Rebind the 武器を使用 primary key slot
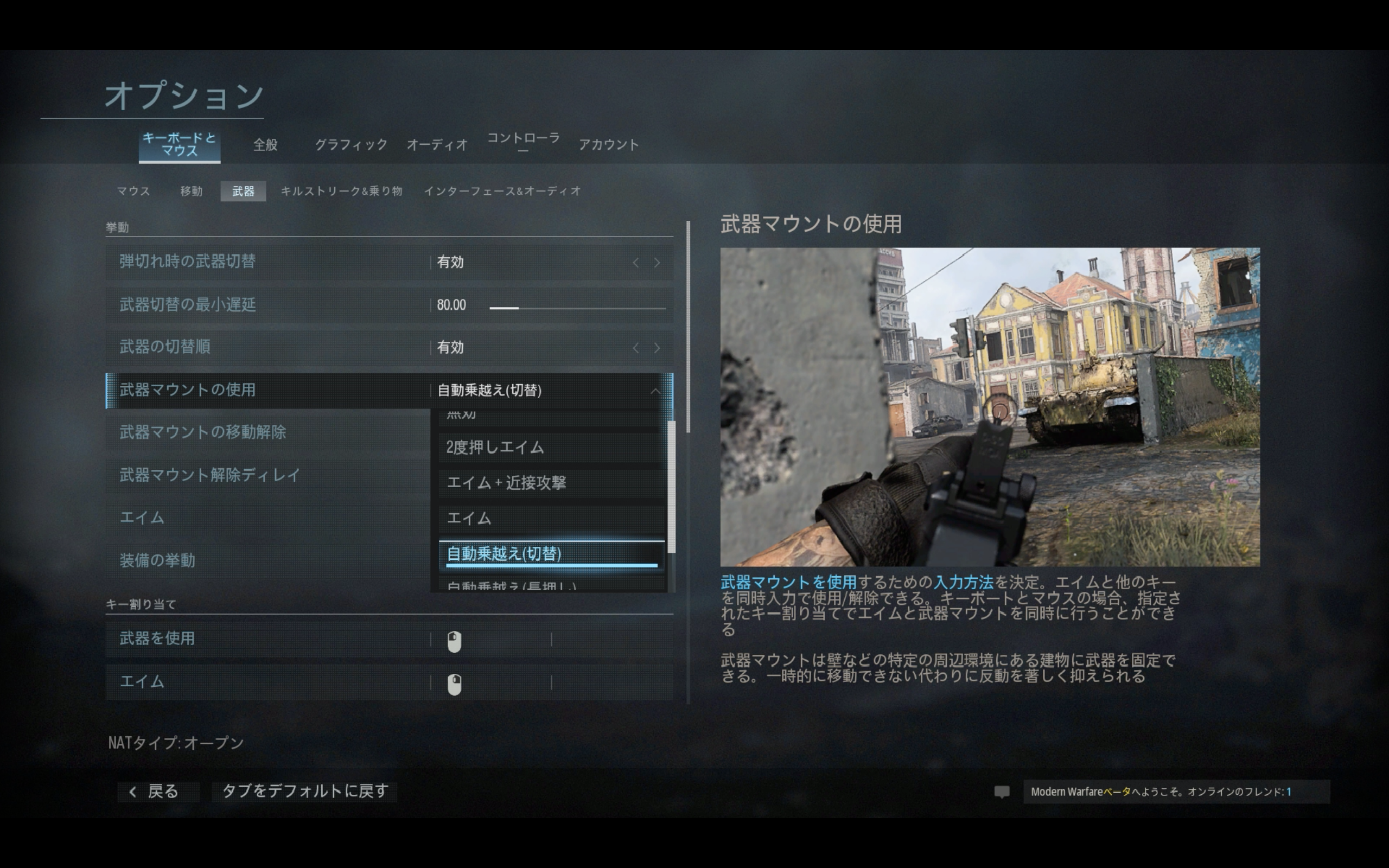This screenshot has height=868, width=1389. 490,640
